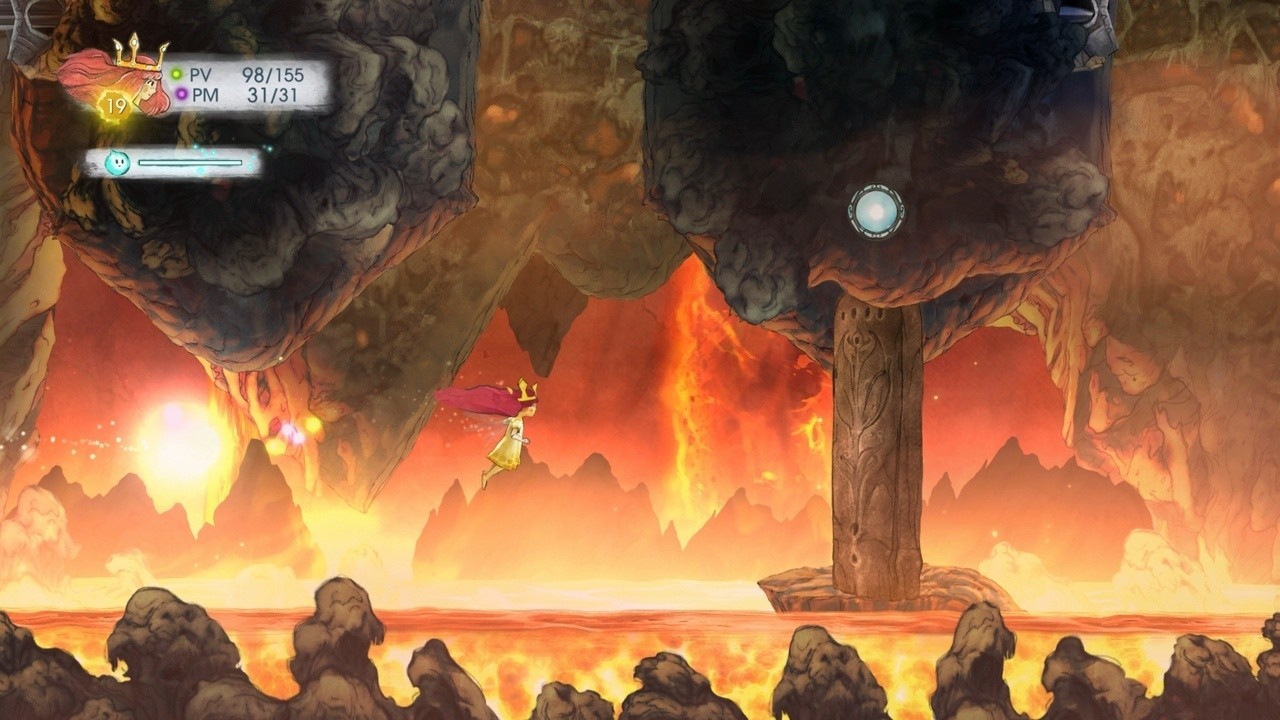The width and height of the screenshot is (1280, 720).
Task: Select the PM 31/31 stat entry
Action: (248, 95)
